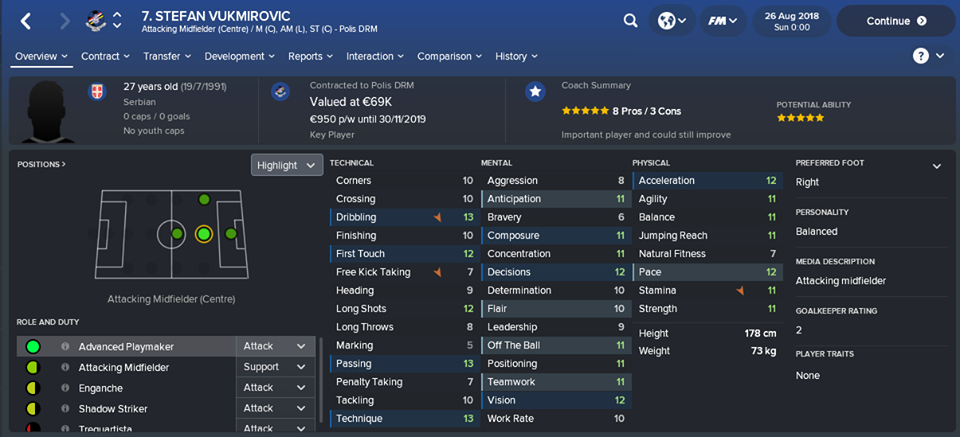Continue to the next game day
The height and width of the screenshot is (437, 960).
click(894, 20)
